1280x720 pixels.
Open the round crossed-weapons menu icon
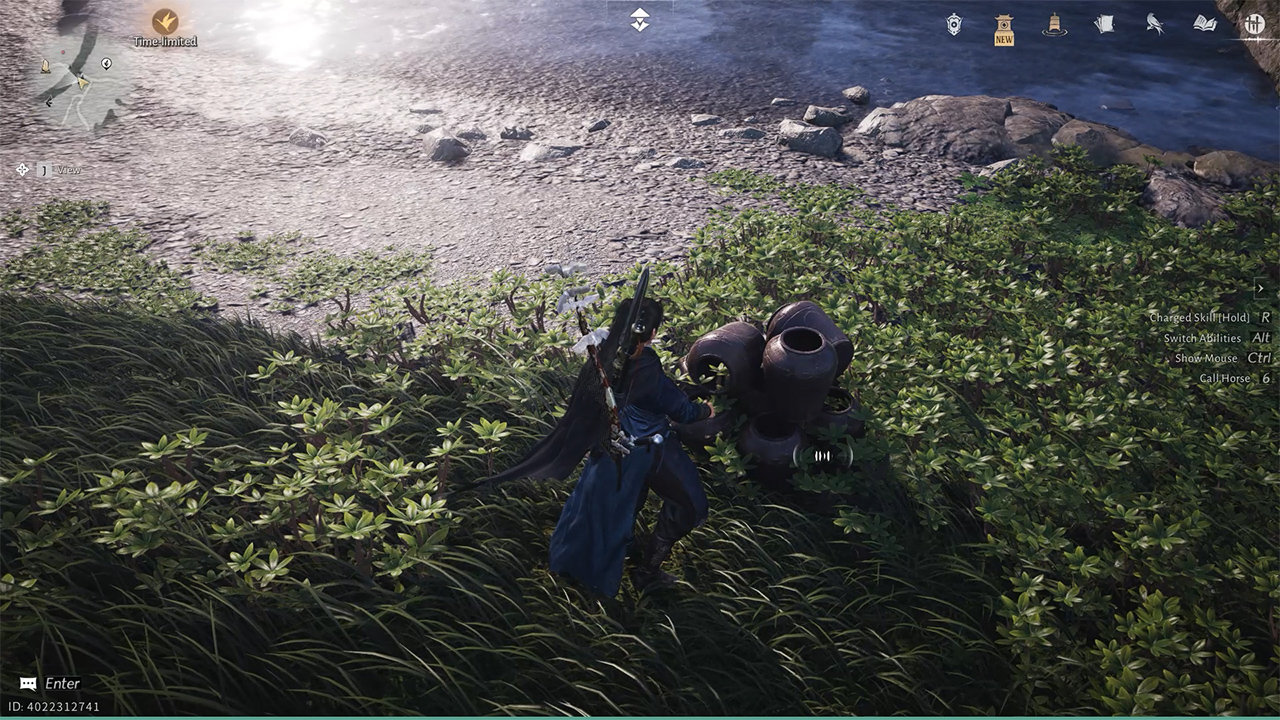point(1254,24)
